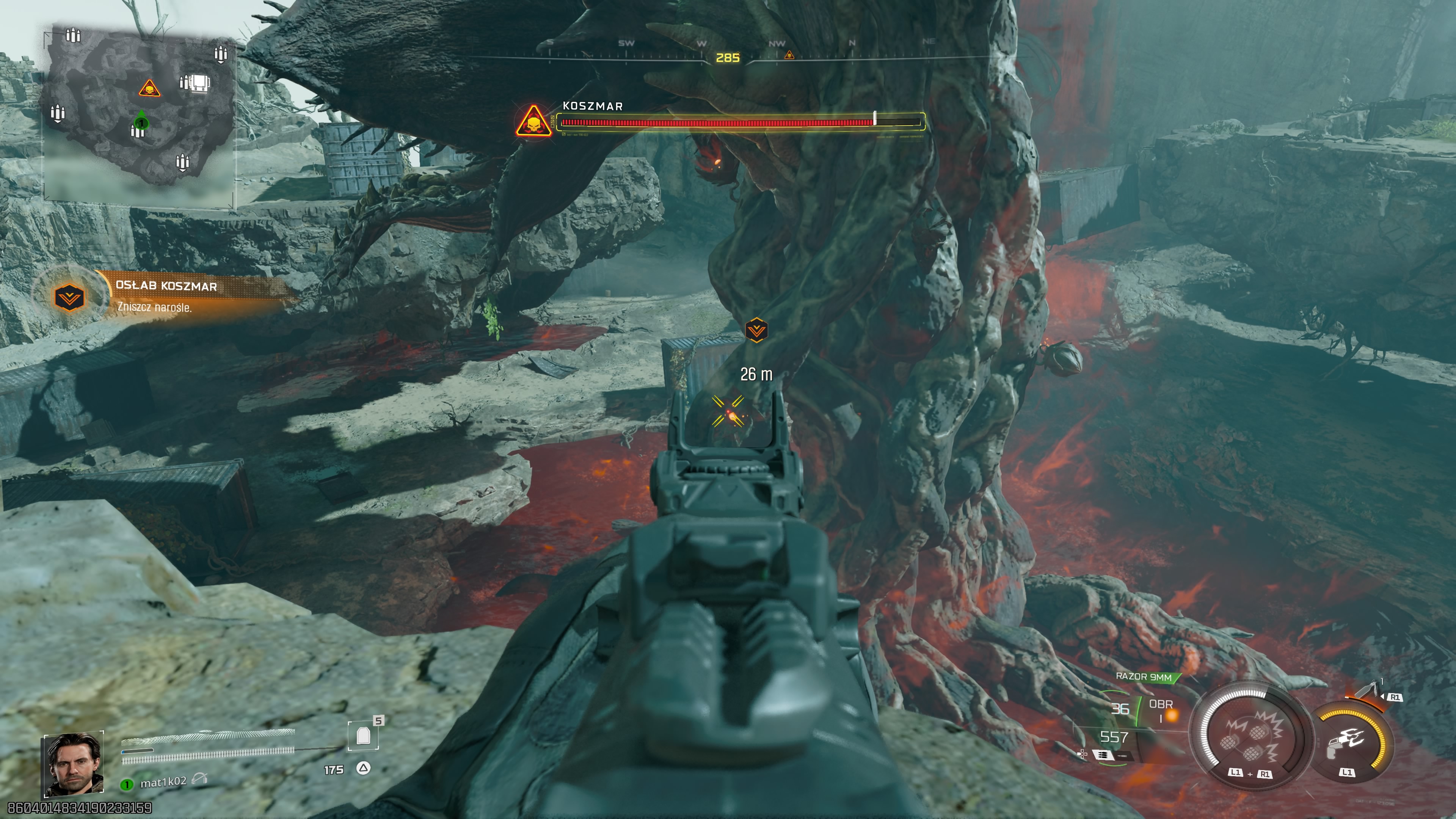Select the skull boss marker on the minimap

pyautogui.click(x=149, y=89)
